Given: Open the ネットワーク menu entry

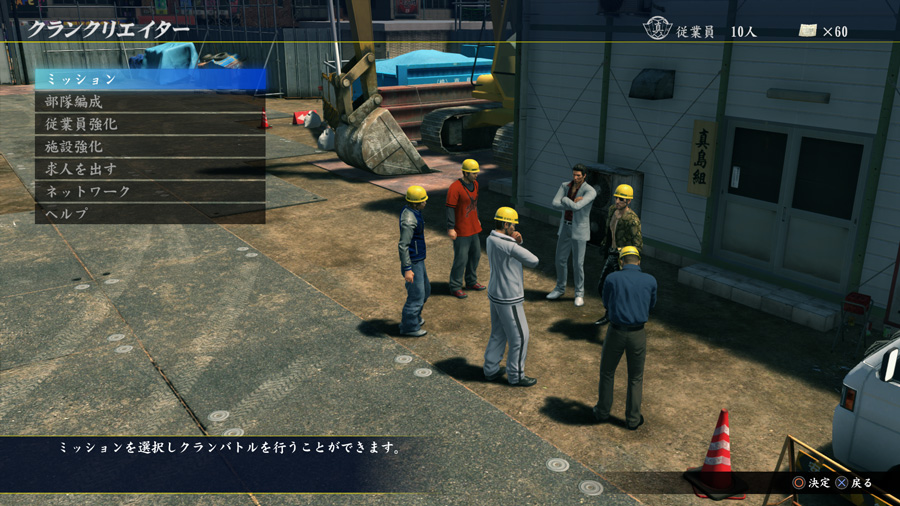Looking at the screenshot, I should 150,191.
